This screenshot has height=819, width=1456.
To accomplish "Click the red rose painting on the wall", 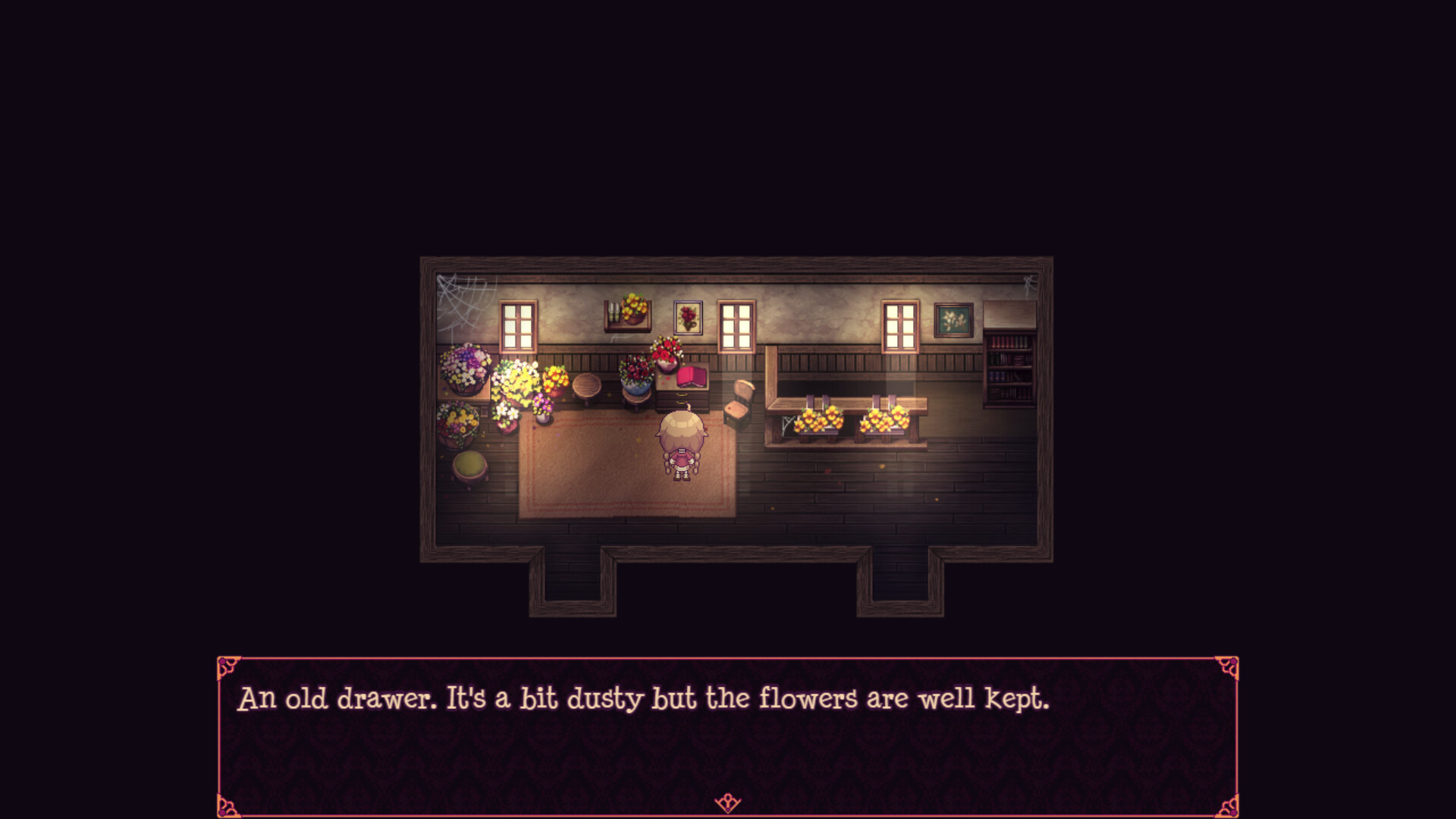I will coord(686,317).
